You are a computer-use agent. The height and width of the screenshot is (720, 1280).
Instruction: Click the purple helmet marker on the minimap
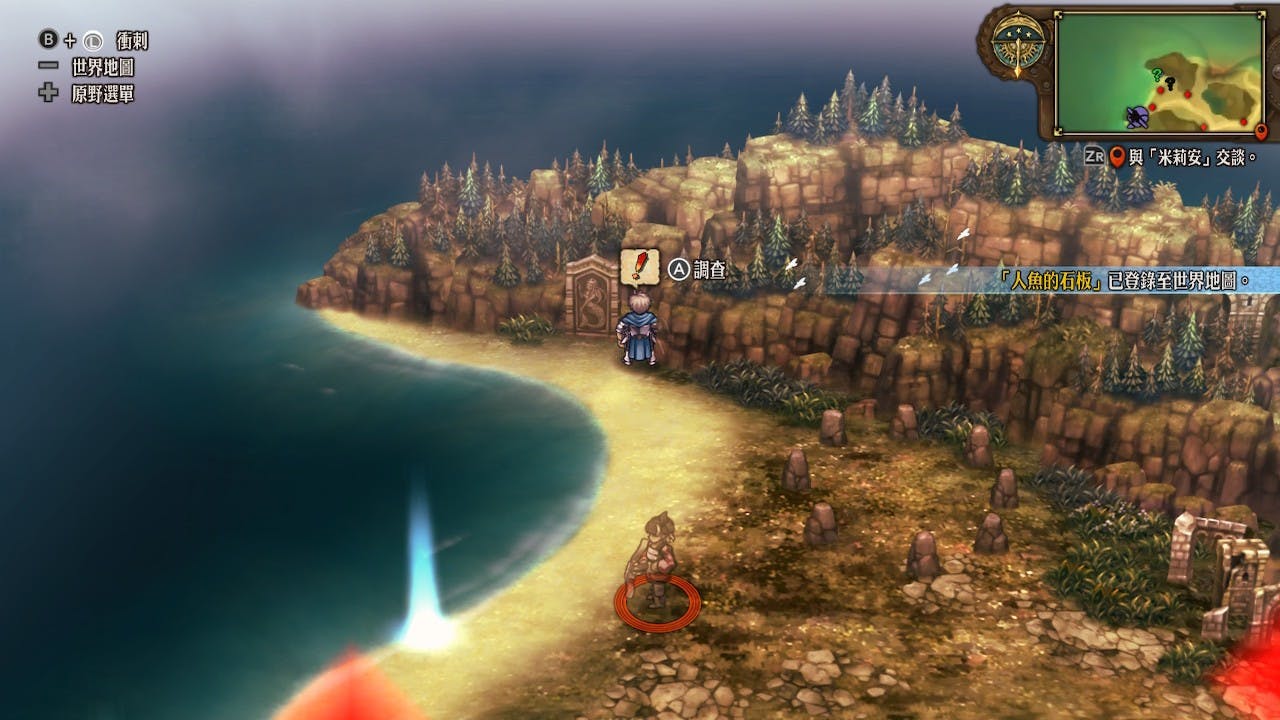[1137, 117]
